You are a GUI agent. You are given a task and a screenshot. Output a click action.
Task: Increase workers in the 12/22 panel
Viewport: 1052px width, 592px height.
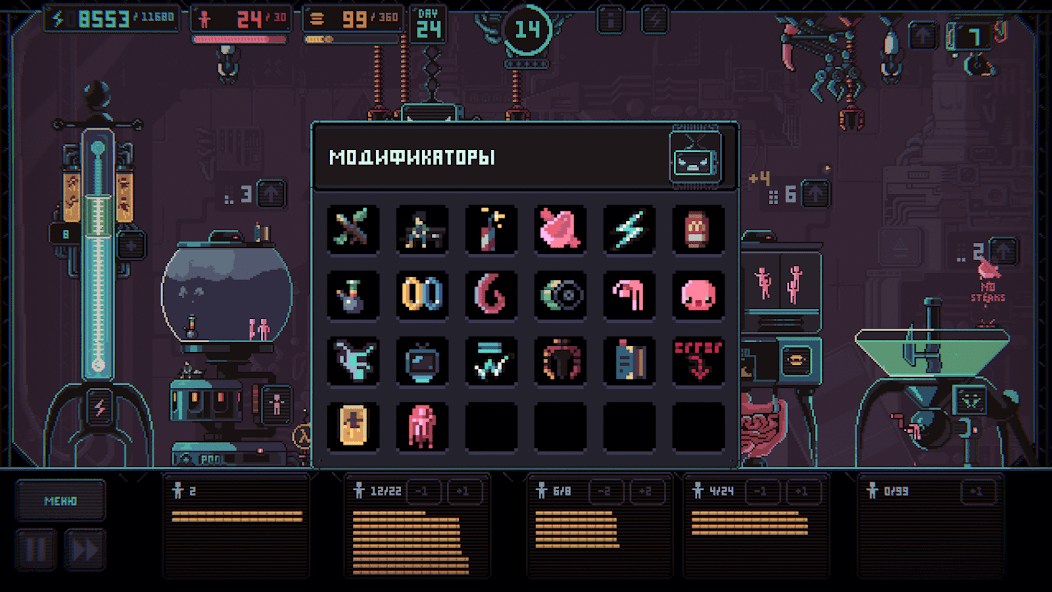(x=463, y=492)
